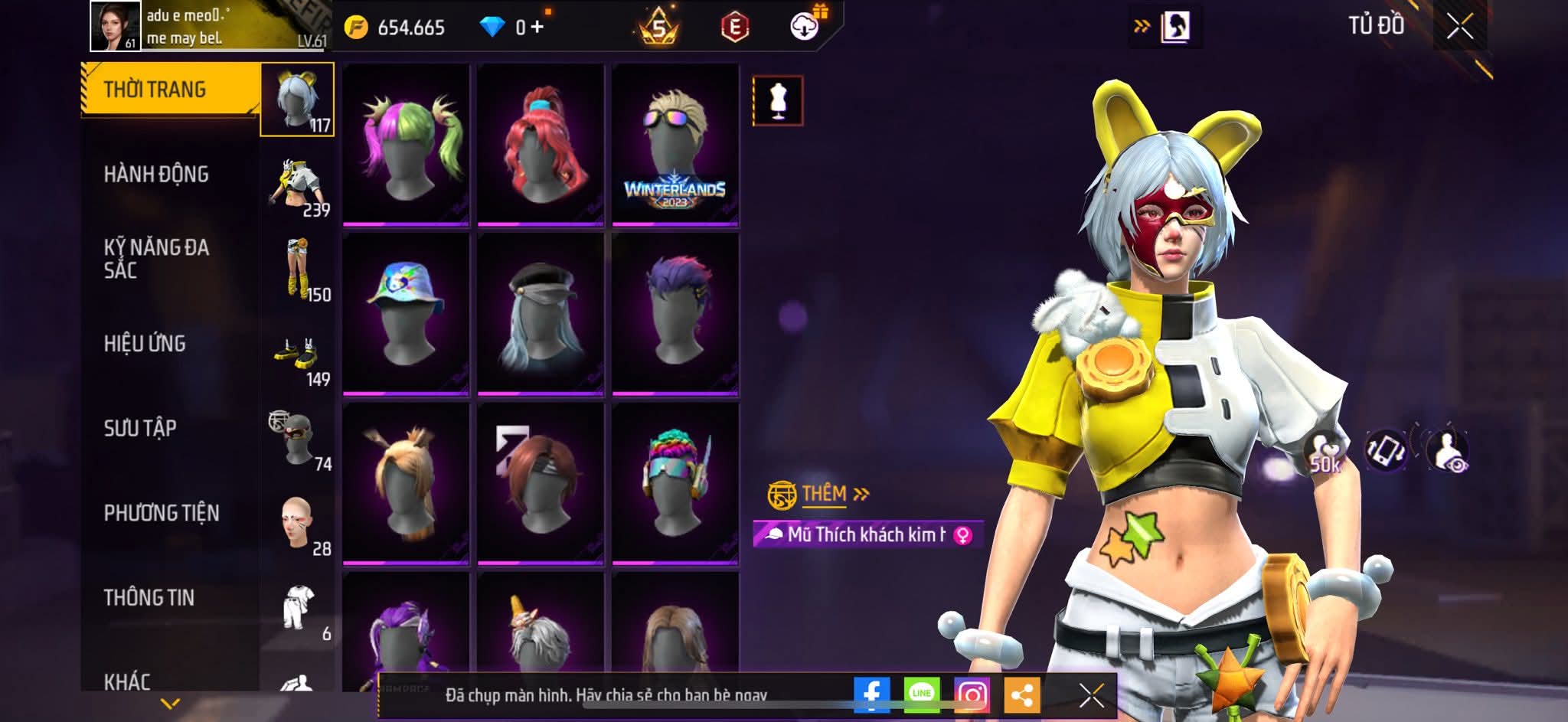The image size is (1568, 722).
Task: Select the black beret with silver hair
Action: tap(541, 314)
